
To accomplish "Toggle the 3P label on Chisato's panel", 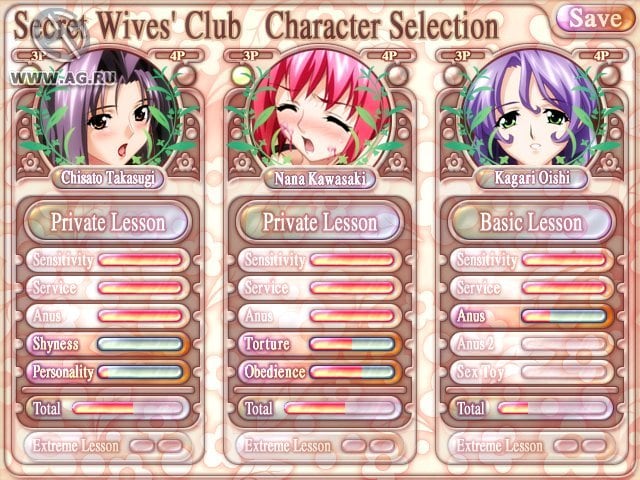I will [x=37, y=57].
